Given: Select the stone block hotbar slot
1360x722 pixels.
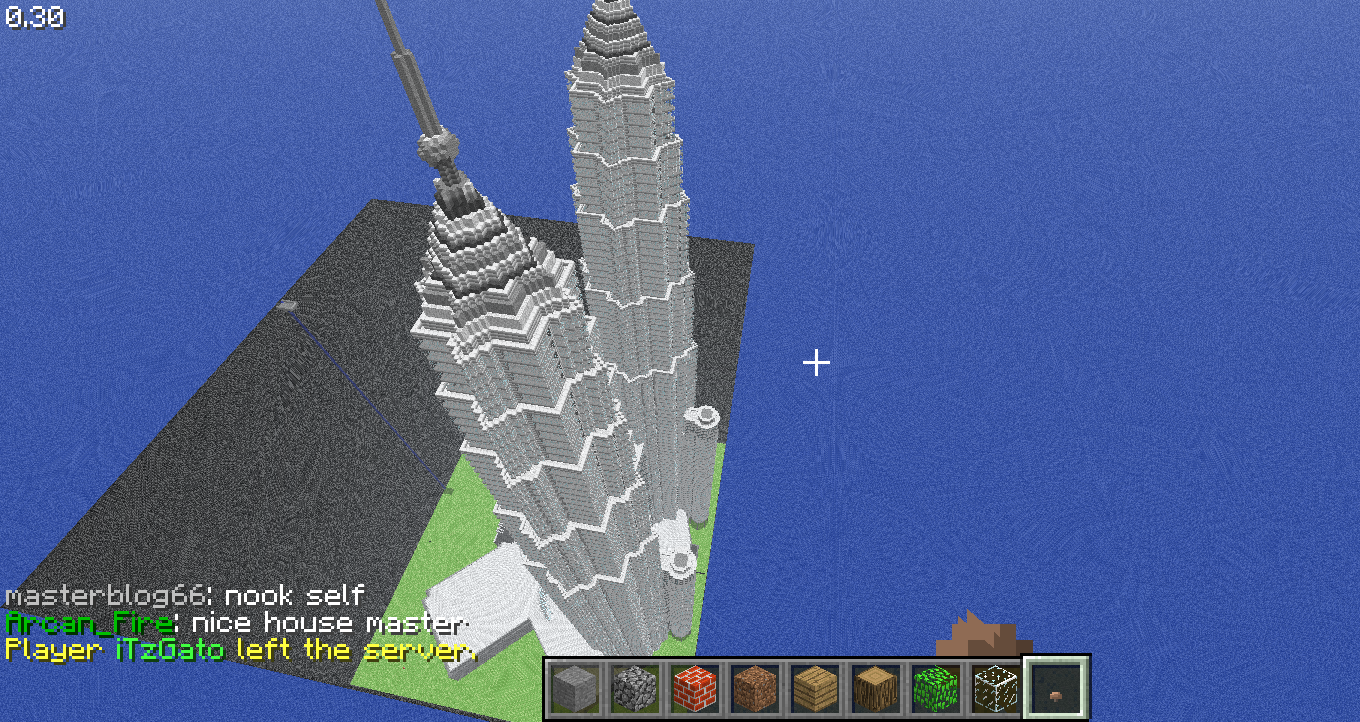Looking at the screenshot, I should tap(575, 688).
